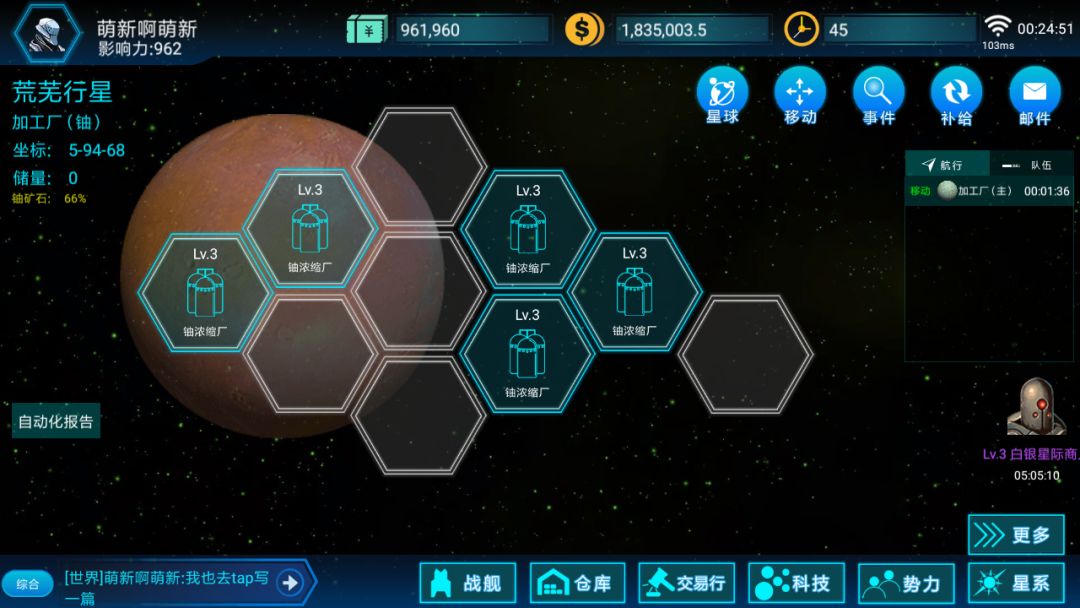This screenshot has width=1080, height=608.
Task: Open the 仓库 warehouse
Action: [577, 583]
